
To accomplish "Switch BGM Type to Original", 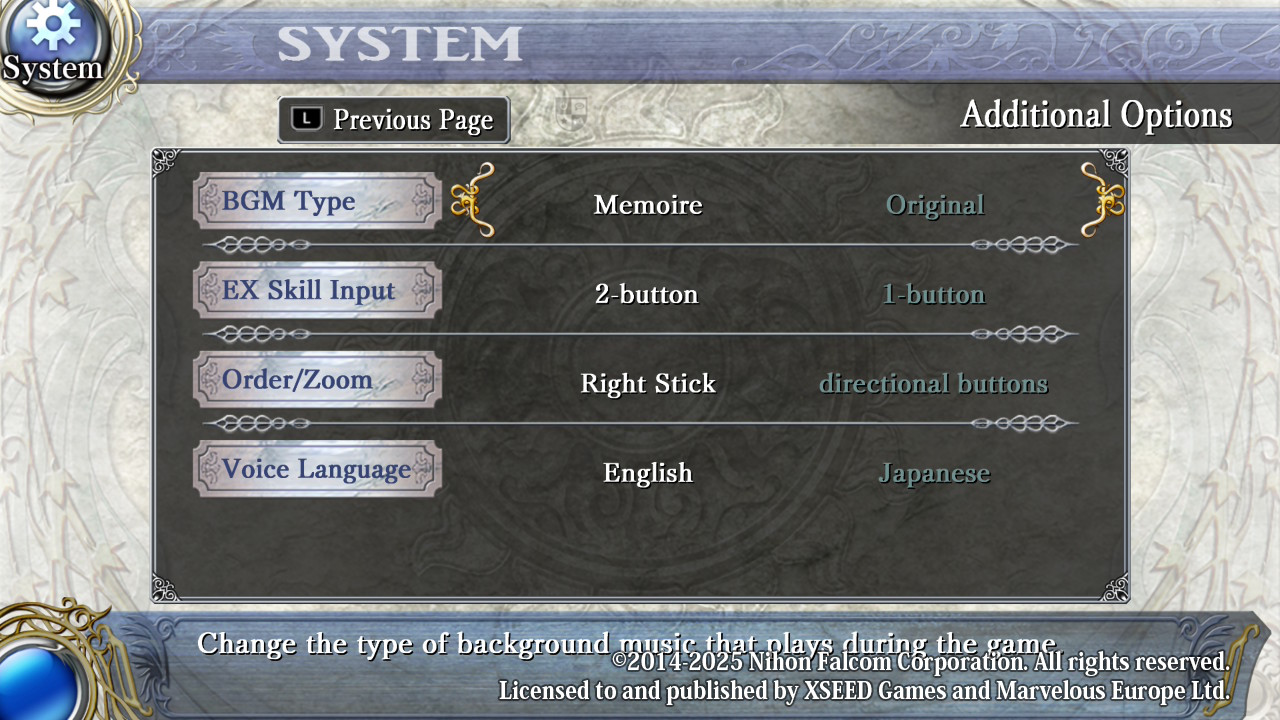I will (935, 205).
